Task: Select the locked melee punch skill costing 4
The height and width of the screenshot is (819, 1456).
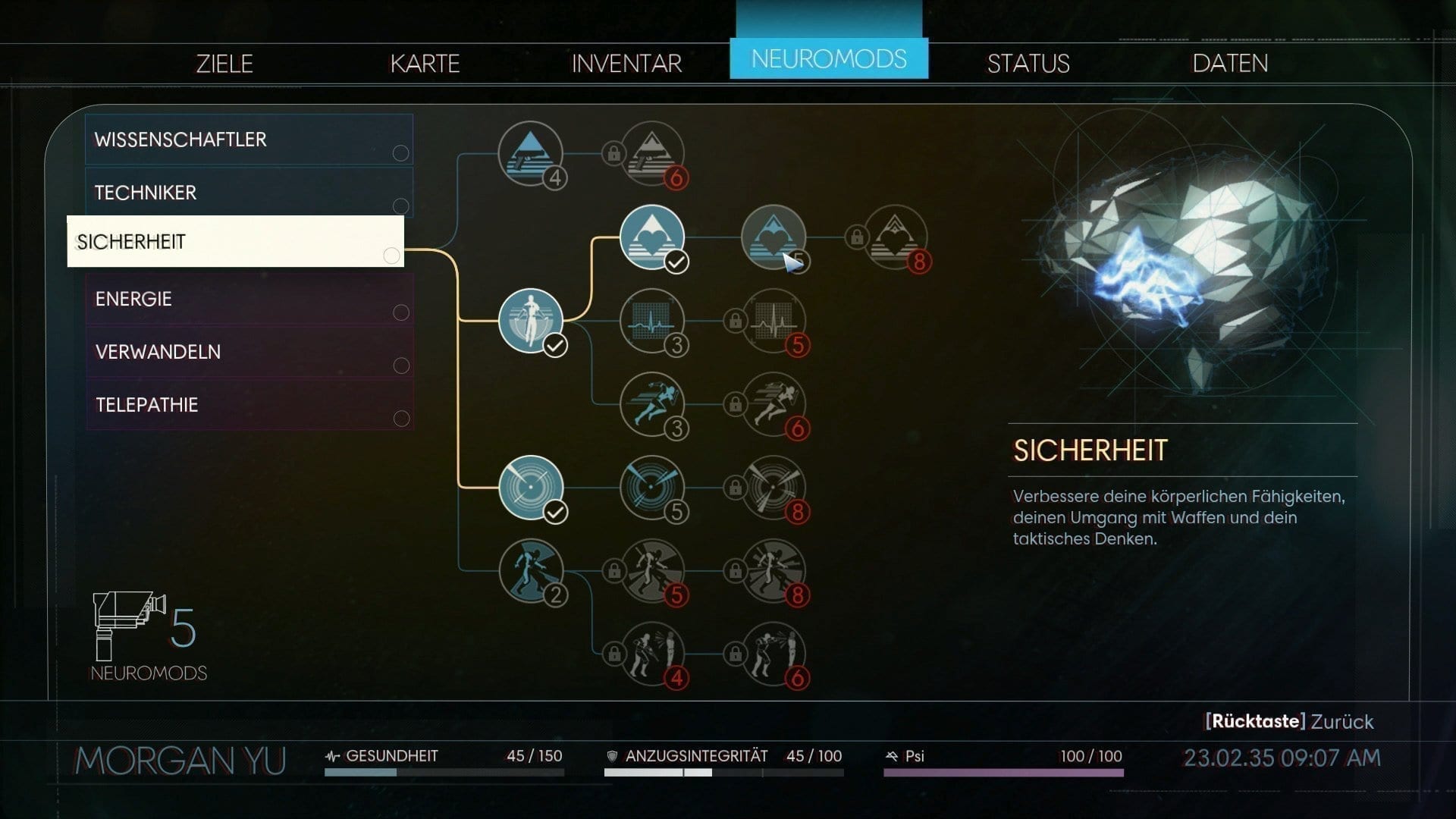Action: pos(651,654)
